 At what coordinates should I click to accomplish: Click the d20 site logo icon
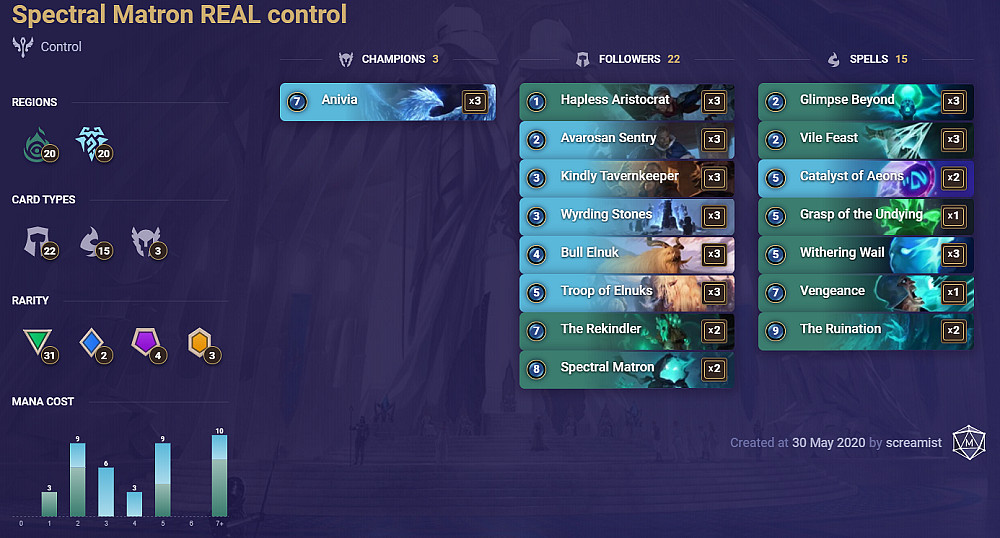point(968,442)
